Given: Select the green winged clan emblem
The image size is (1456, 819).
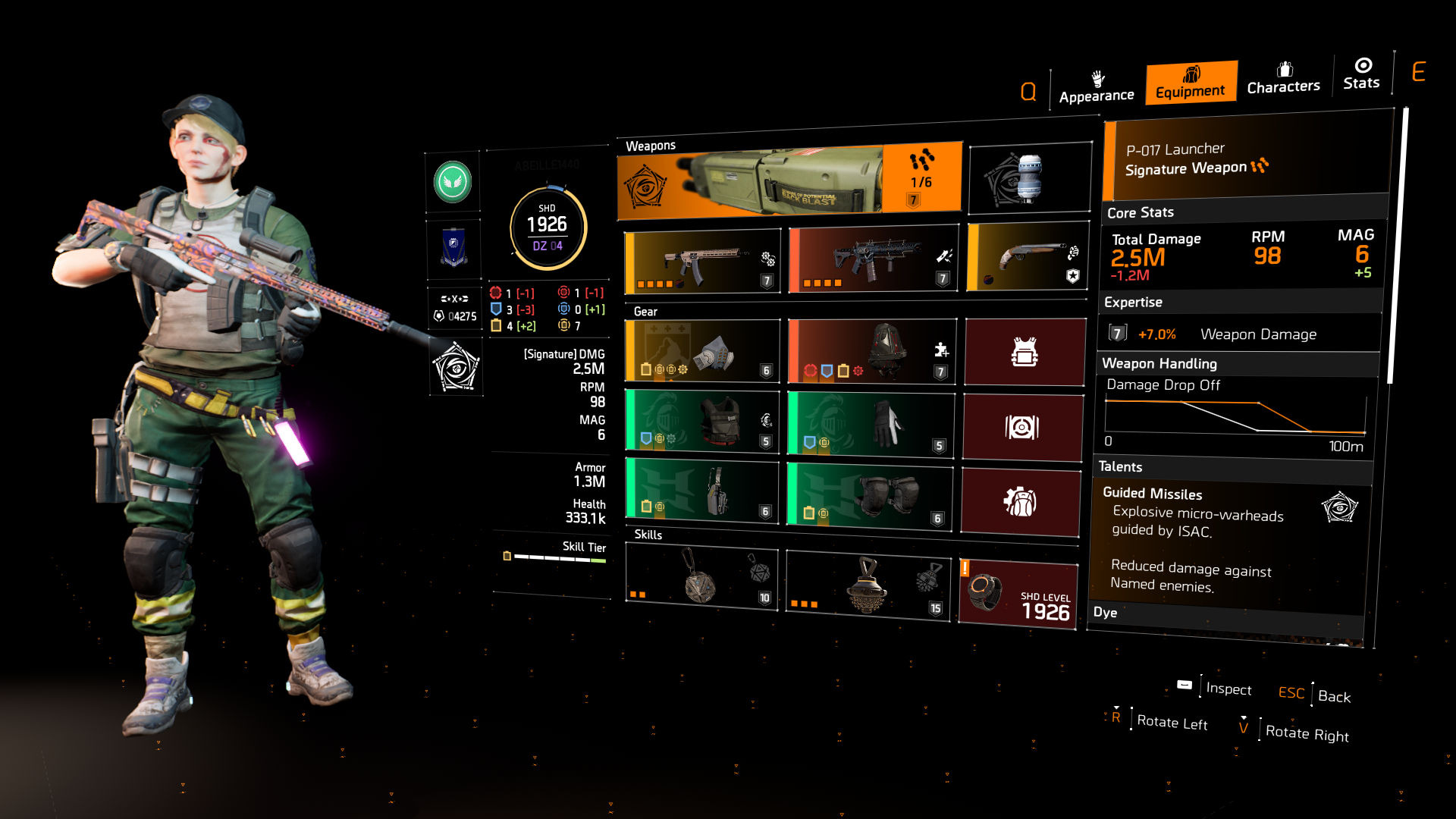Looking at the screenshot, I should 454,182.
